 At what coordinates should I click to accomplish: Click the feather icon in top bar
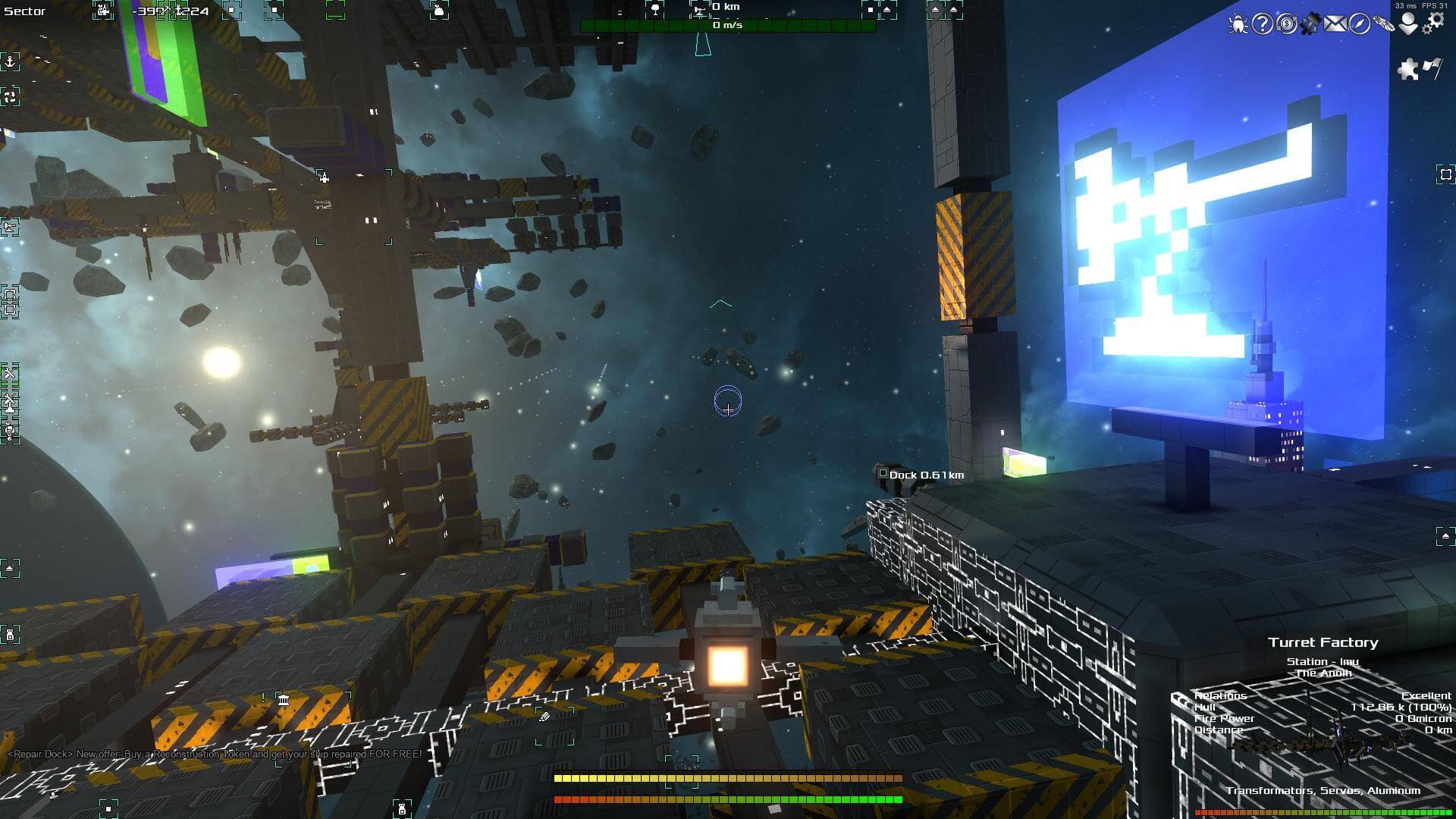tap(1383, 24)
